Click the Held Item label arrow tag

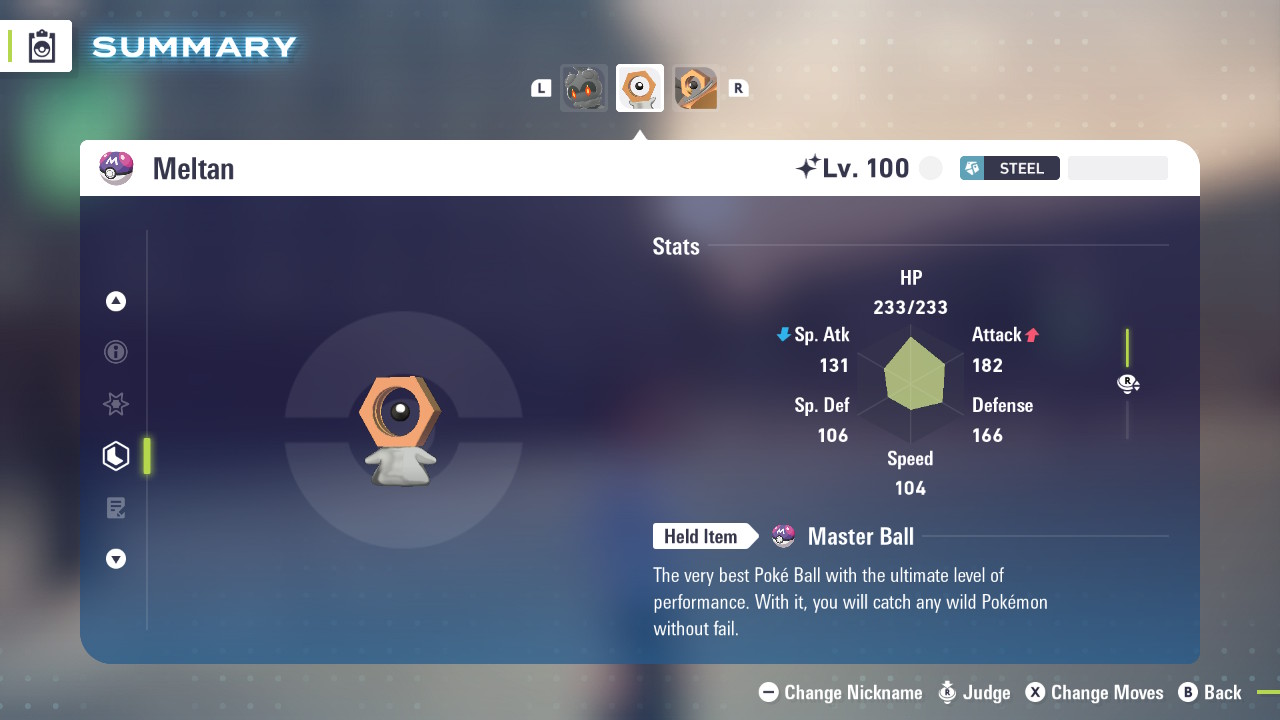705,536
